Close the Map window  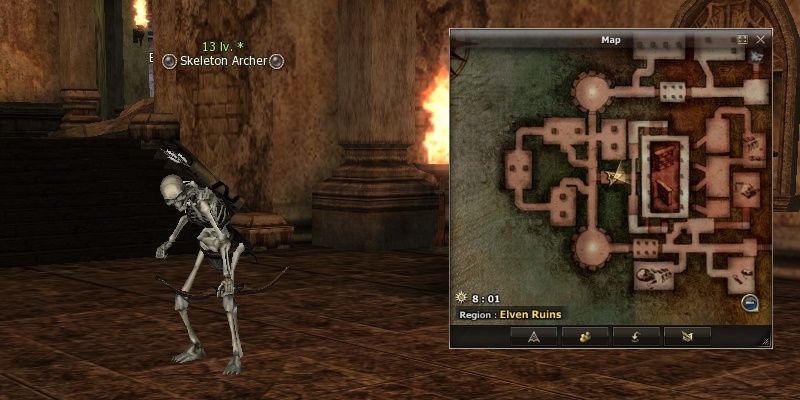point(761,40)
